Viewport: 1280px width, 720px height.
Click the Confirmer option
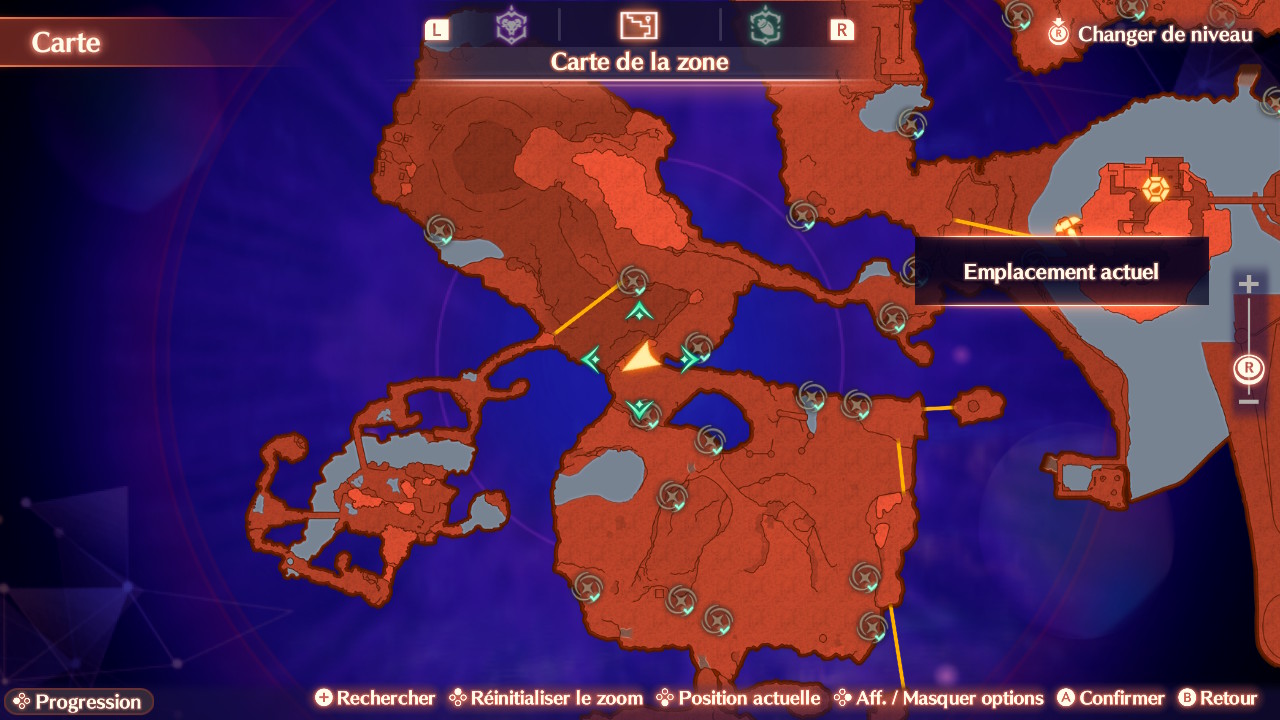tap(1110, 698)
